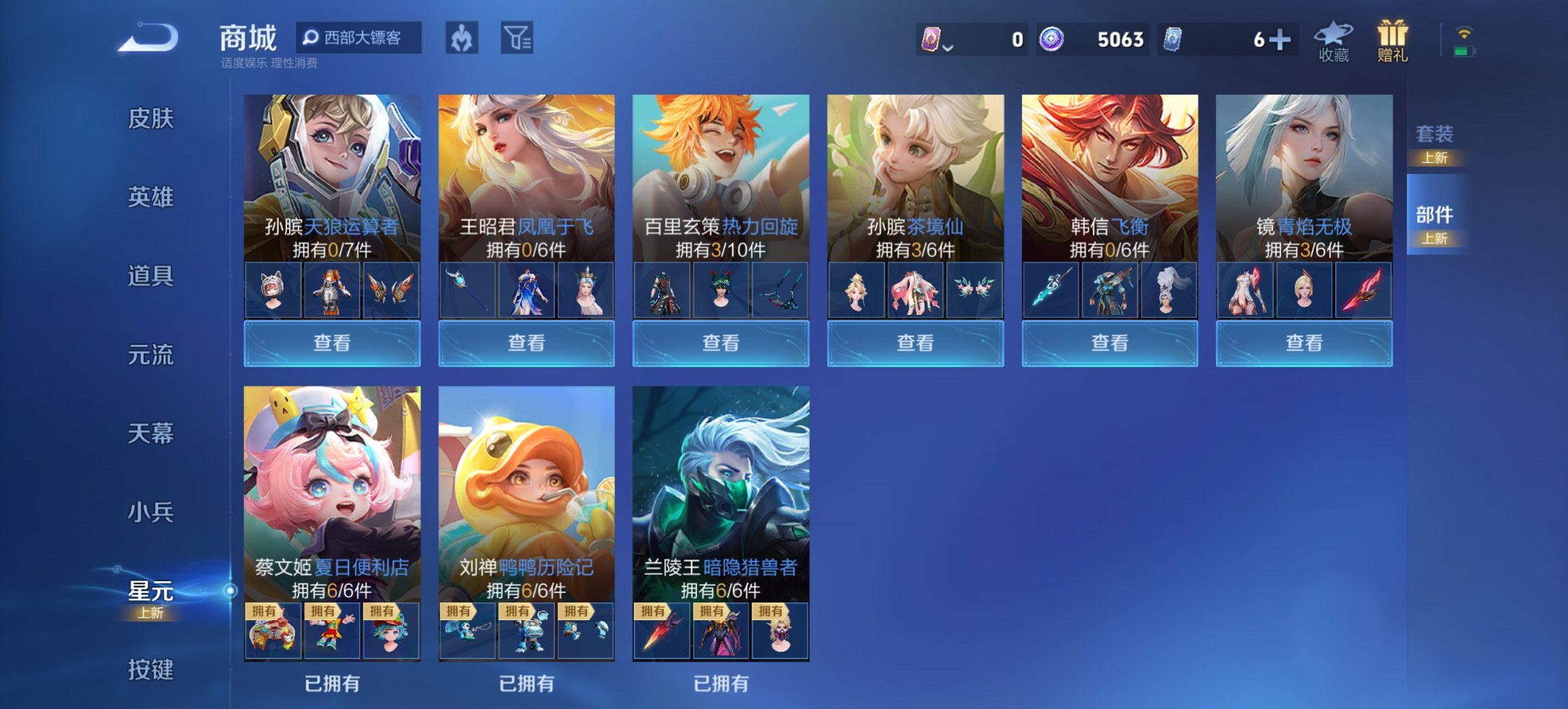Click the plus button next to the 6 currency

[1280, 40]
